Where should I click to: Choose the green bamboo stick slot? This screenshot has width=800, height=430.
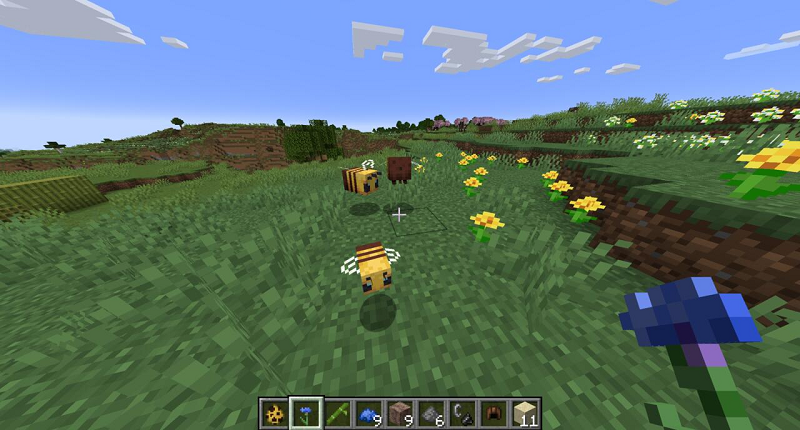click(336, 413)
